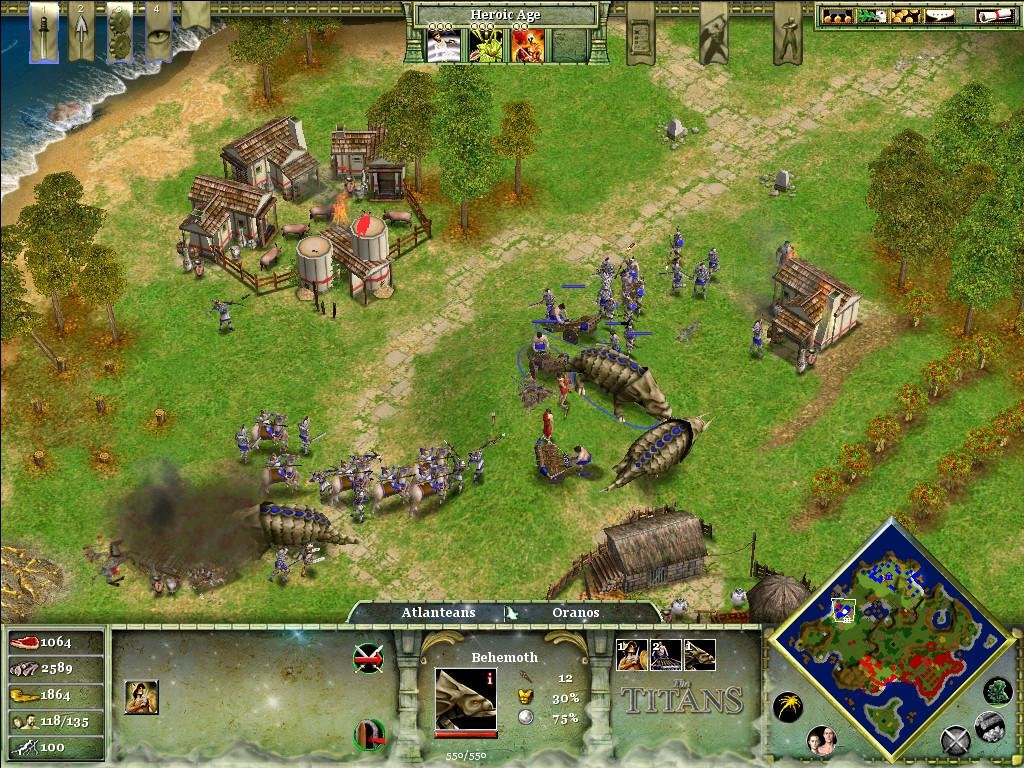Select control group 1 sword banner

(43, 32)
